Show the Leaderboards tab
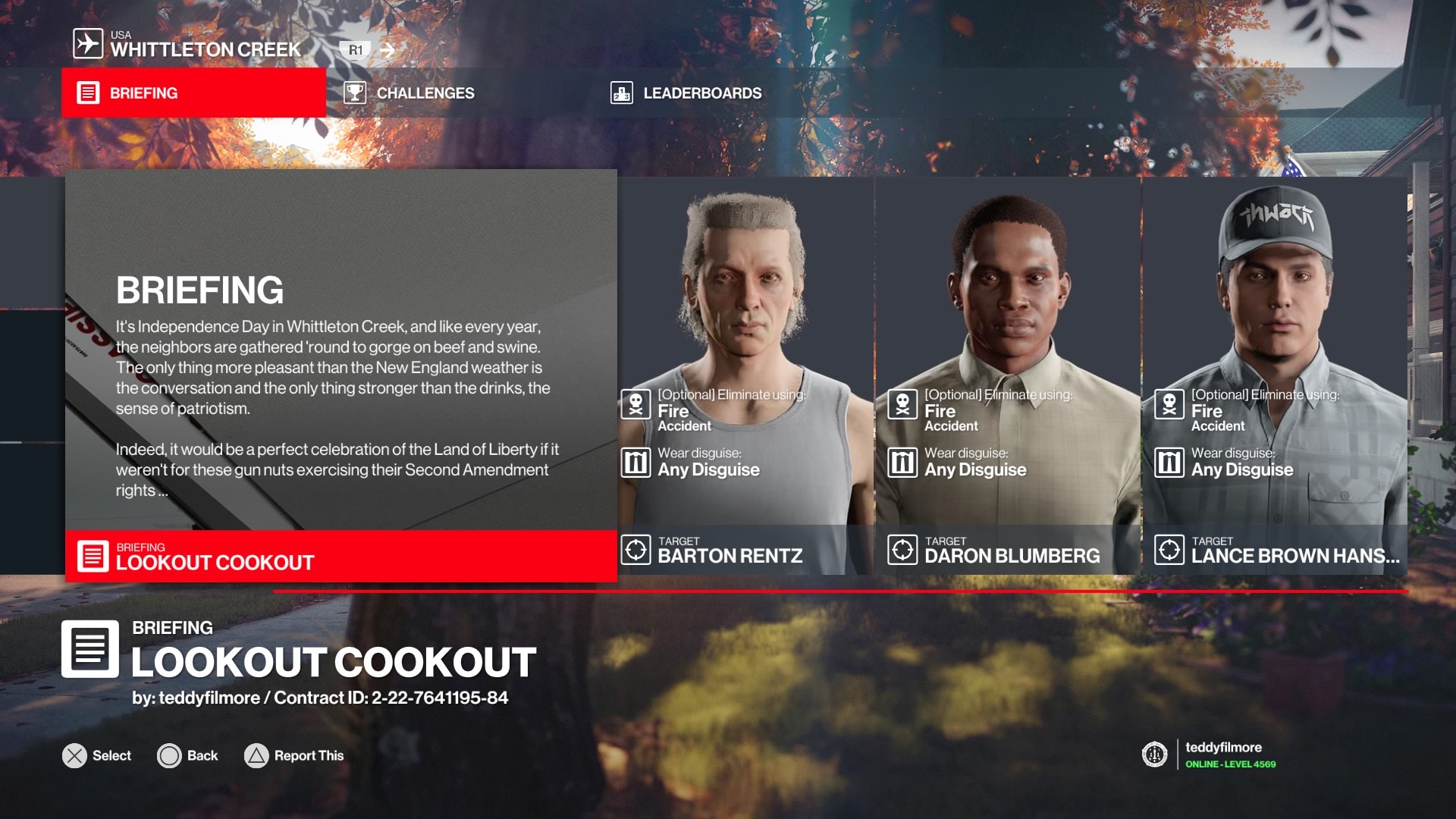The height and width of the screenshot is (819, 1456). 686,93
